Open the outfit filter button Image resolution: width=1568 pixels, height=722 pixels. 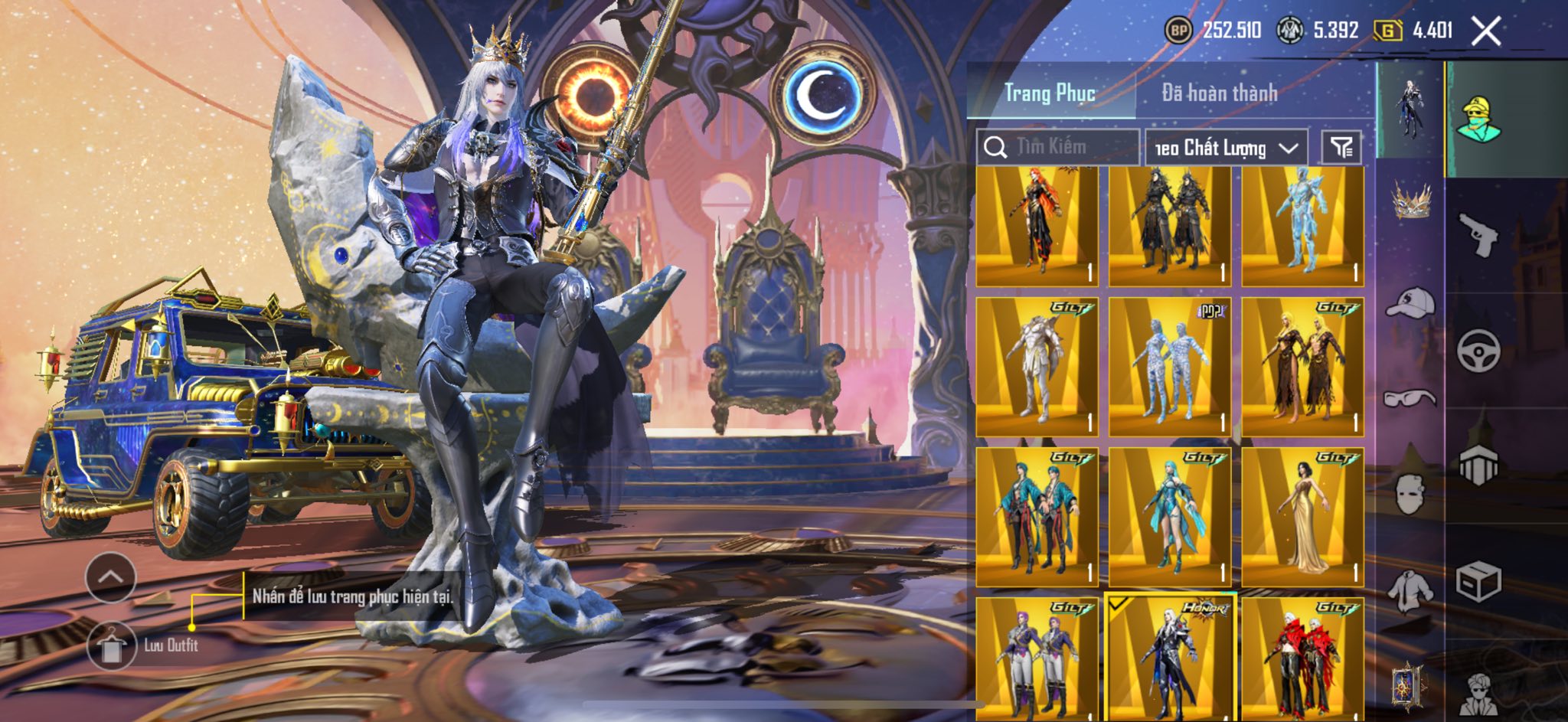click(x=1341, y=148)
